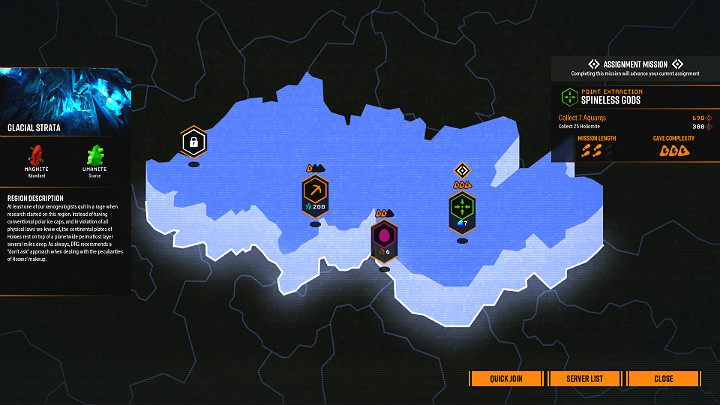The image size is (720, 405).
Task: Pick the green Point Extraction mission
Action: (462, 208)
